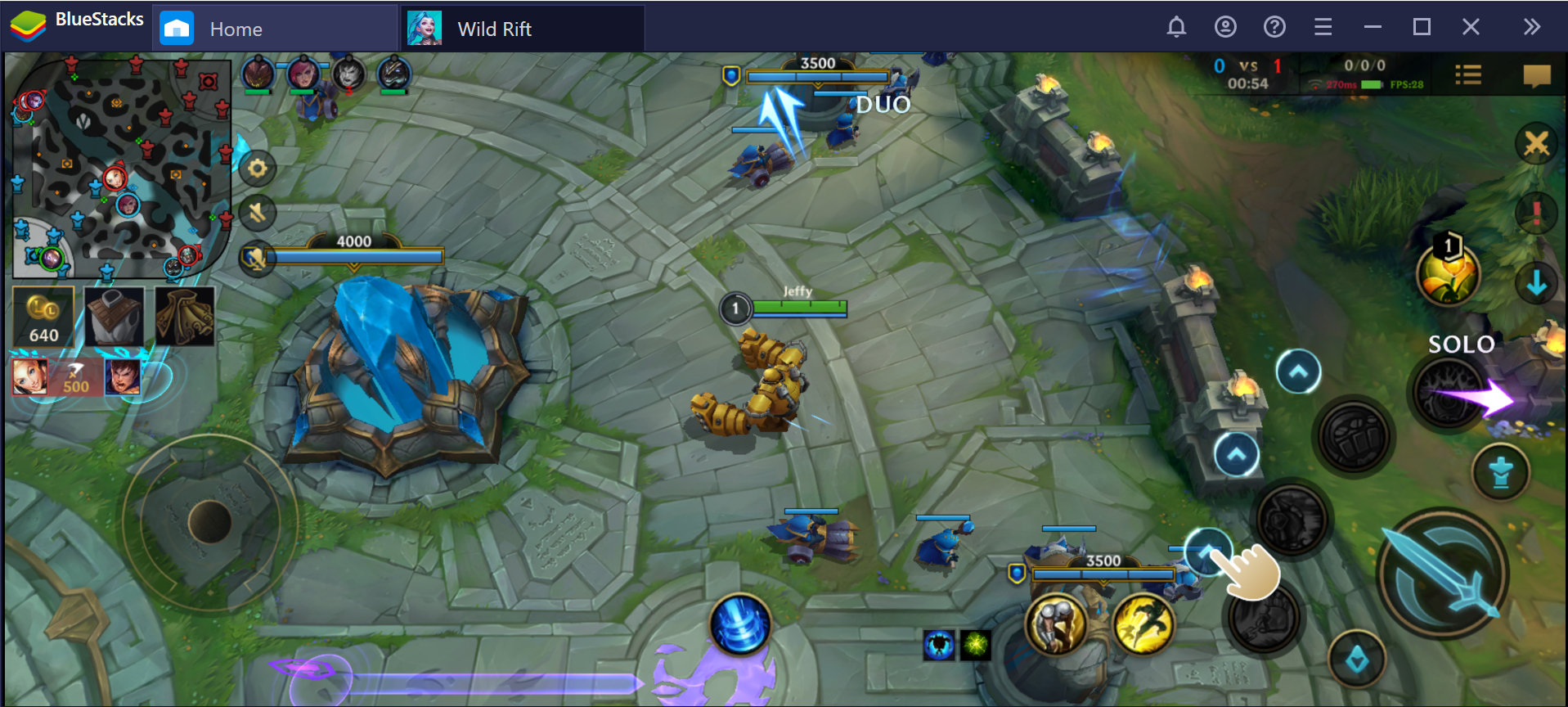Viewport: 1568px width, 707px height.
Task: Mute audio with the speaker toggle
Action: tap(257, 213)
